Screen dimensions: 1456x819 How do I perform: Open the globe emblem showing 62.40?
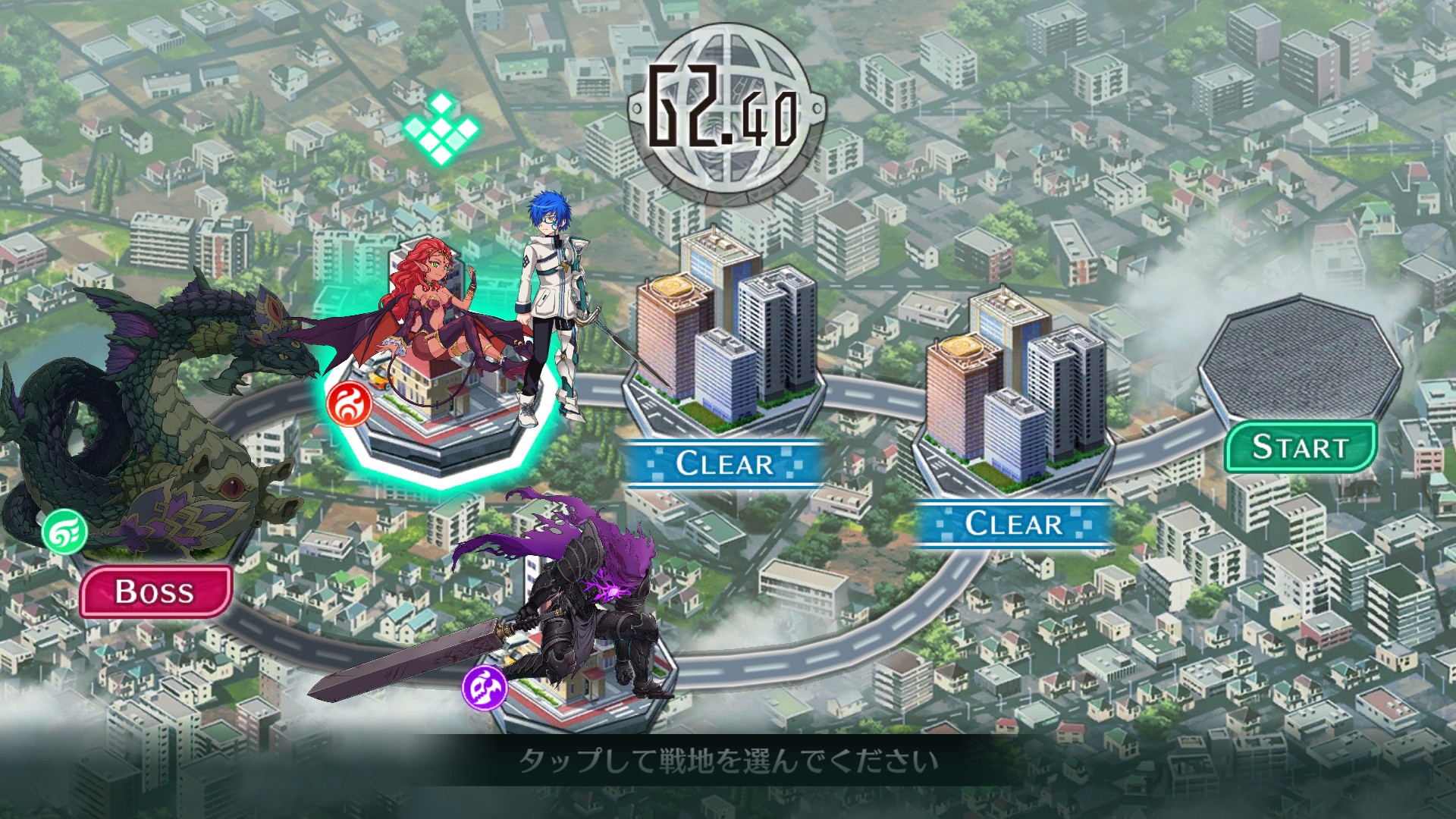(726, 106)
